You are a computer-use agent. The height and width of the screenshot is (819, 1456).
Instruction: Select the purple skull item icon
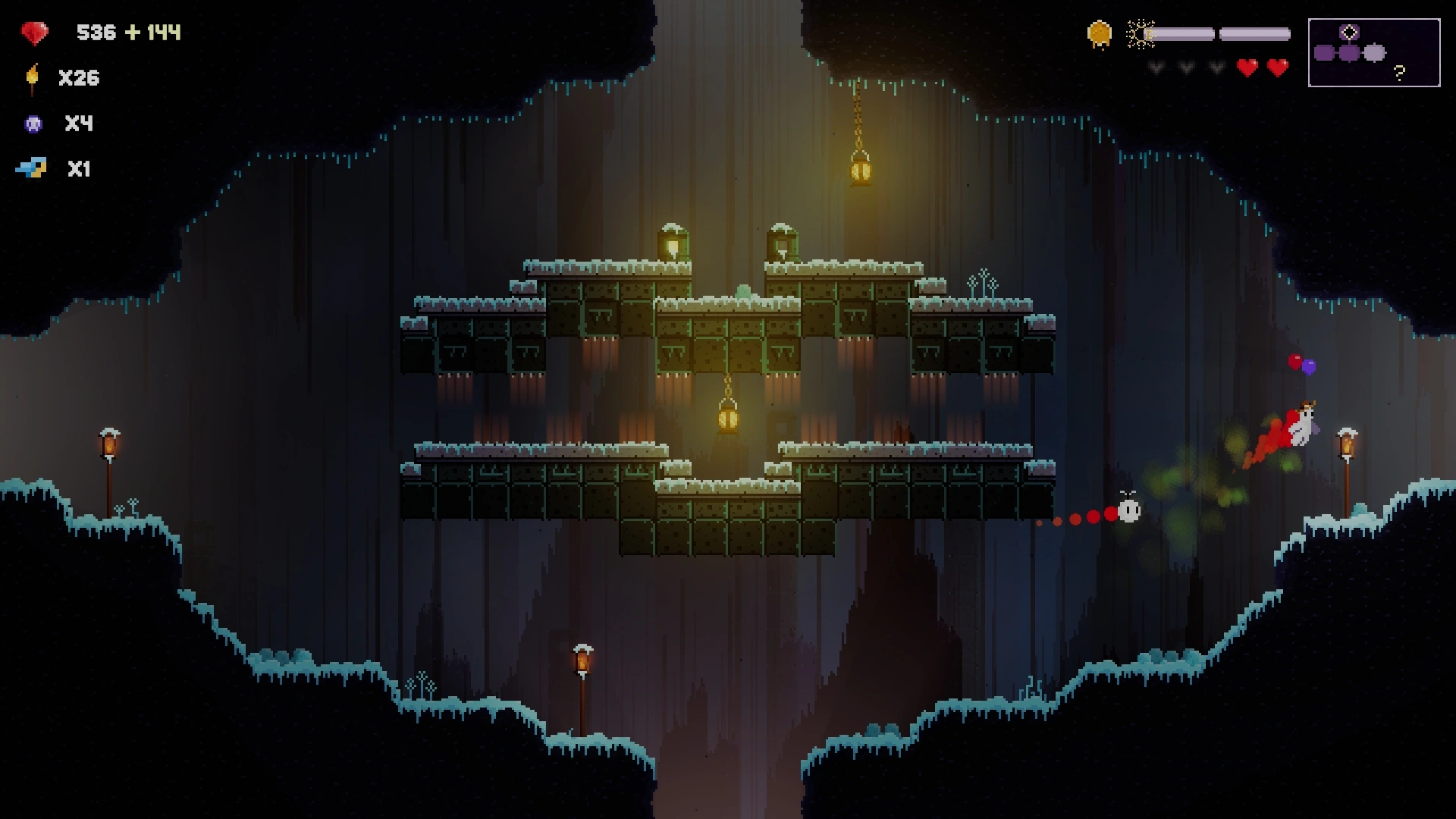(33, 124)
